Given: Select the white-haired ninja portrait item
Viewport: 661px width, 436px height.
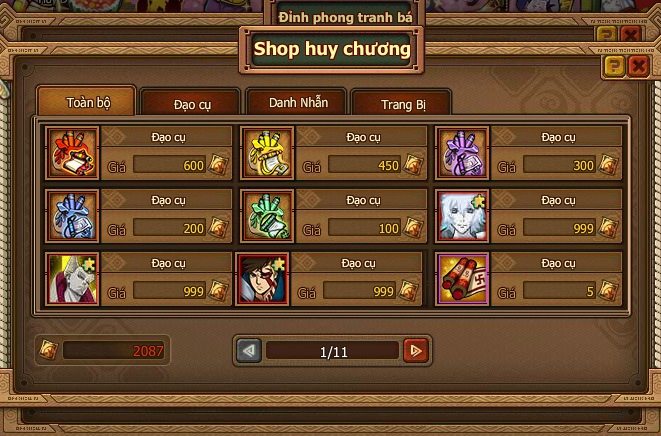Looking at the screenshot, I should coord(463,215).
